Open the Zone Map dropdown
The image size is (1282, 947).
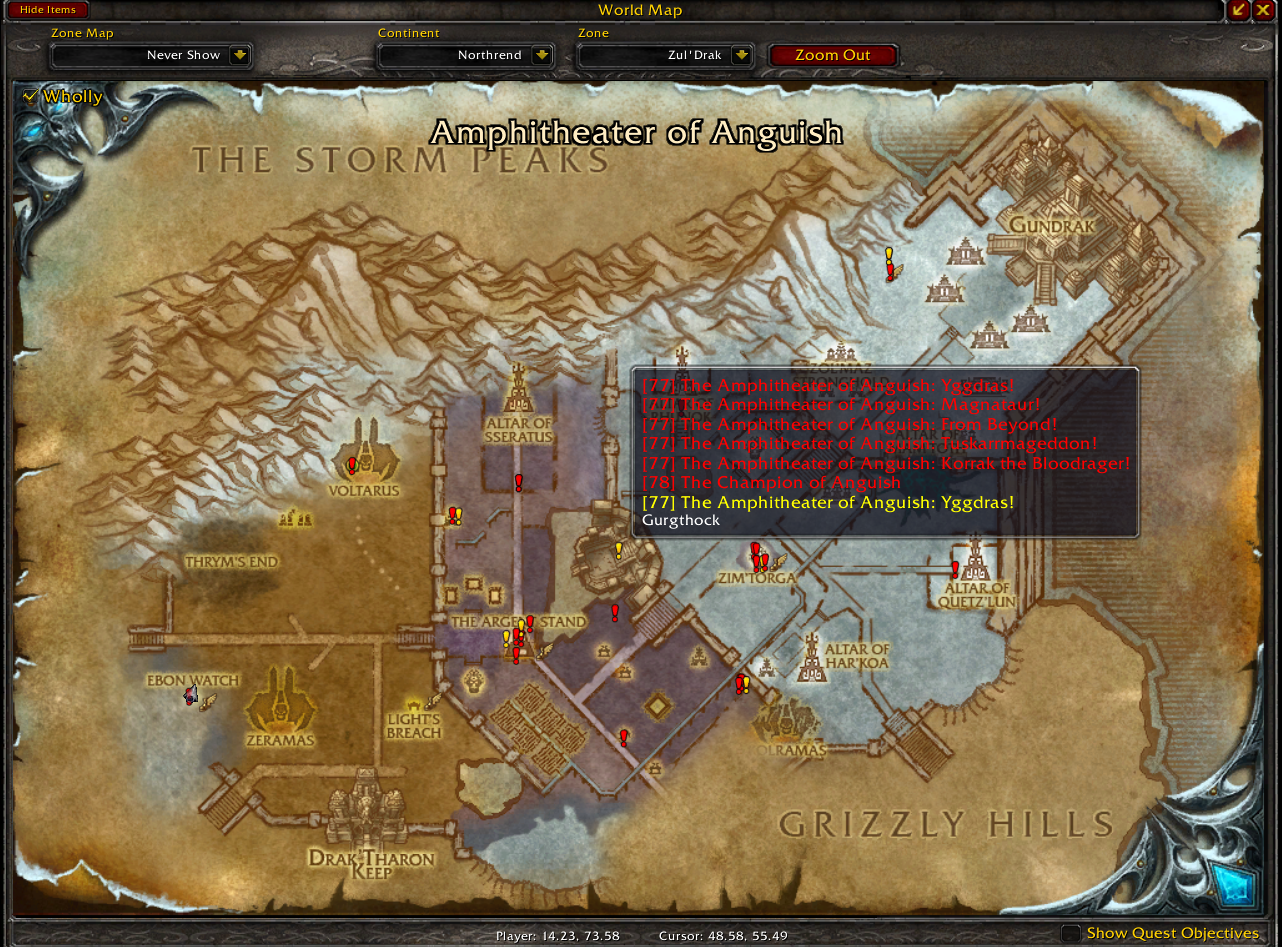tap(240, 55)
